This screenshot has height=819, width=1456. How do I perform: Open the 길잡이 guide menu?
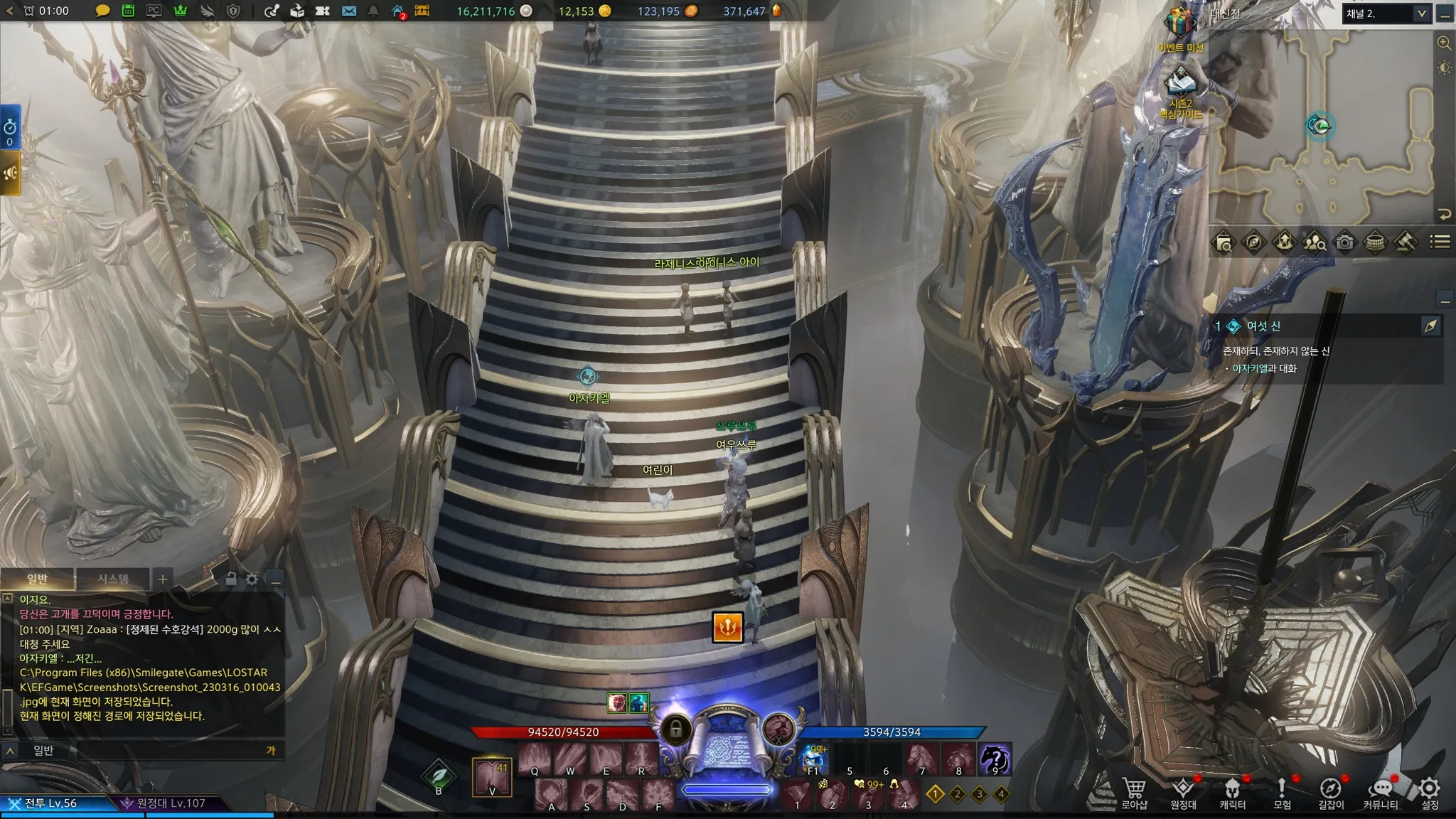tap(1330, 793)
